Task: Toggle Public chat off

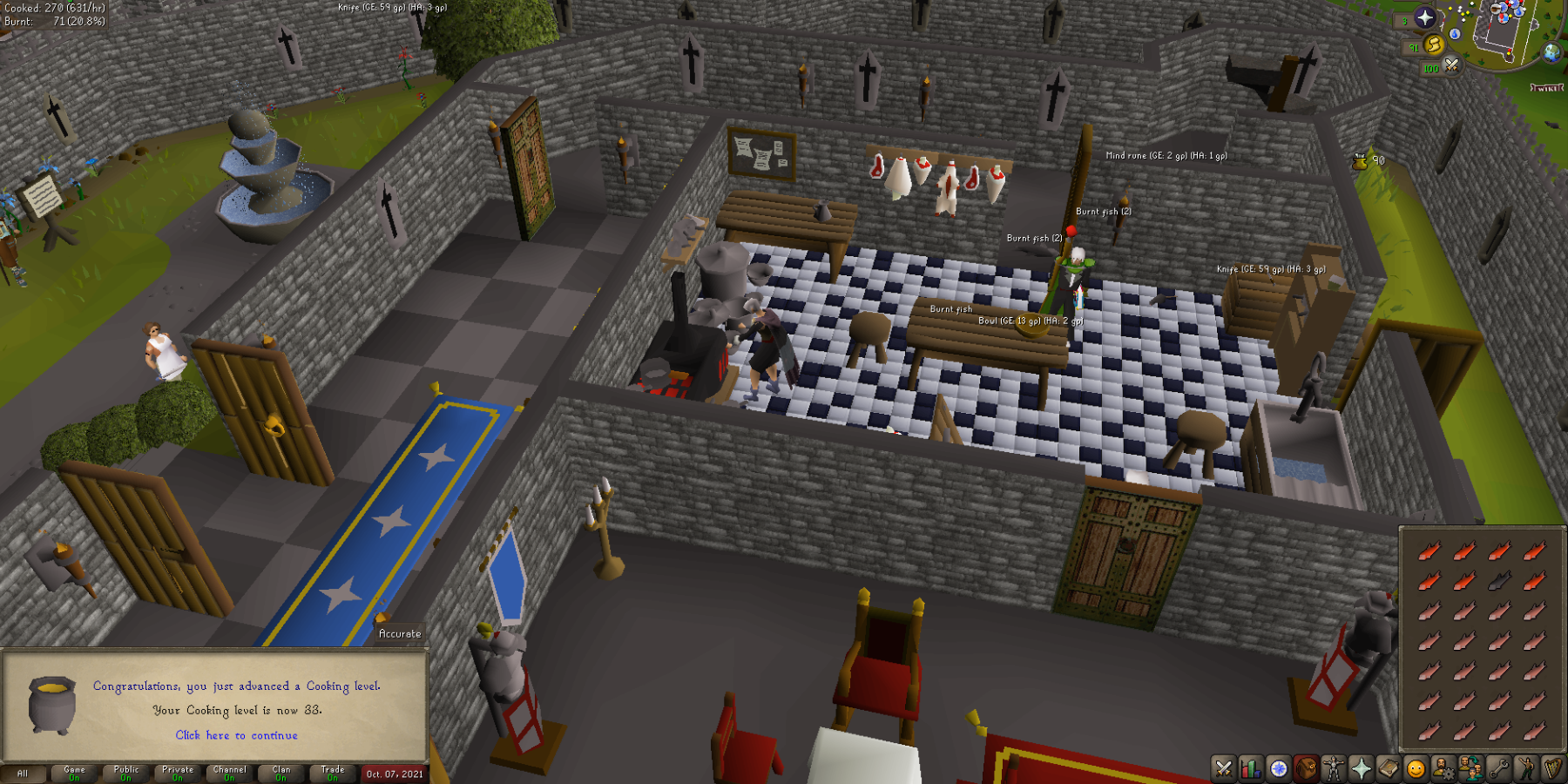Action: 125,774
